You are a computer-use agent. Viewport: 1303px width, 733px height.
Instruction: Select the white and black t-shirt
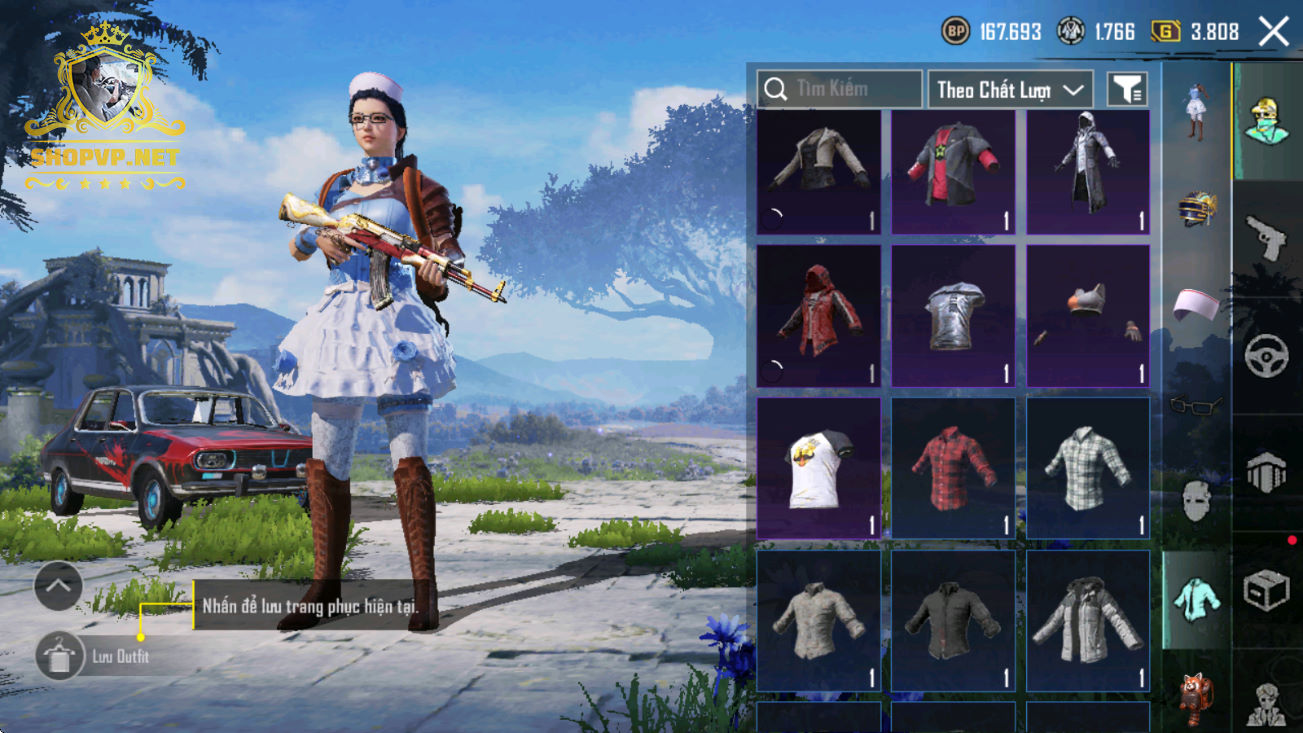click(819, 468)
